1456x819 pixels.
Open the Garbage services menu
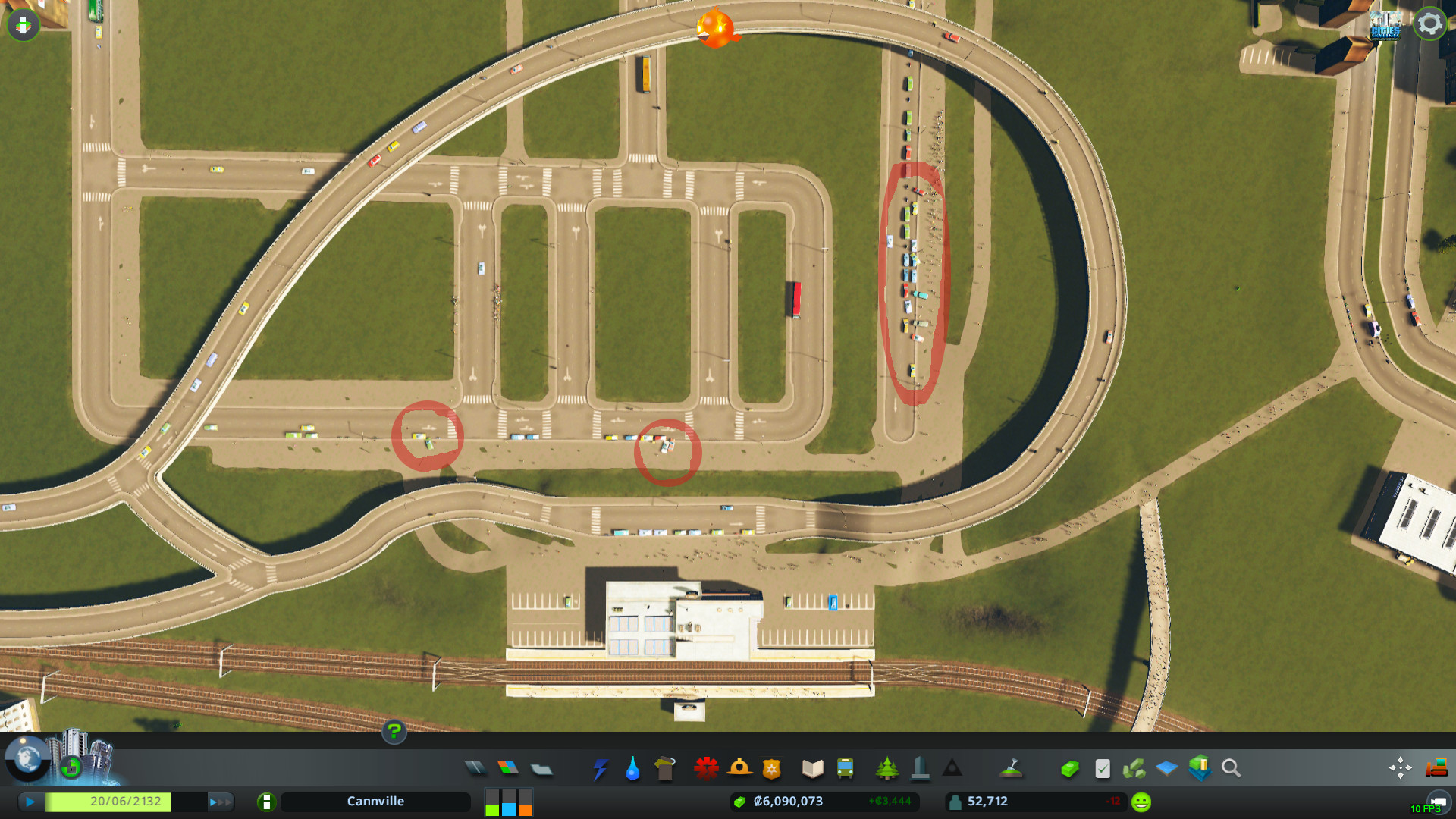tap(664, 767)
